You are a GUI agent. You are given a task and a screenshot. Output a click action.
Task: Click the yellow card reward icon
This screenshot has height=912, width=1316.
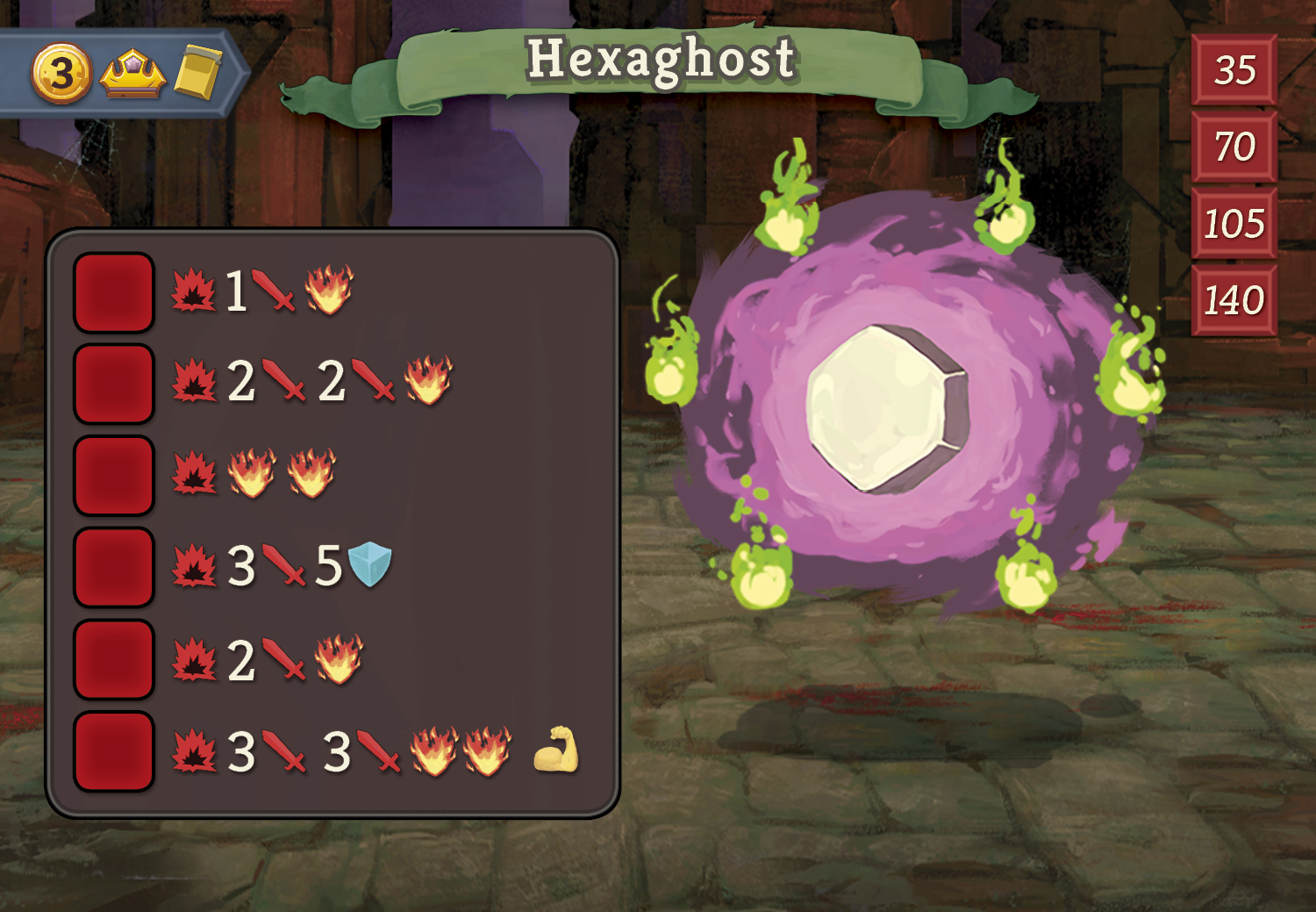198,72
